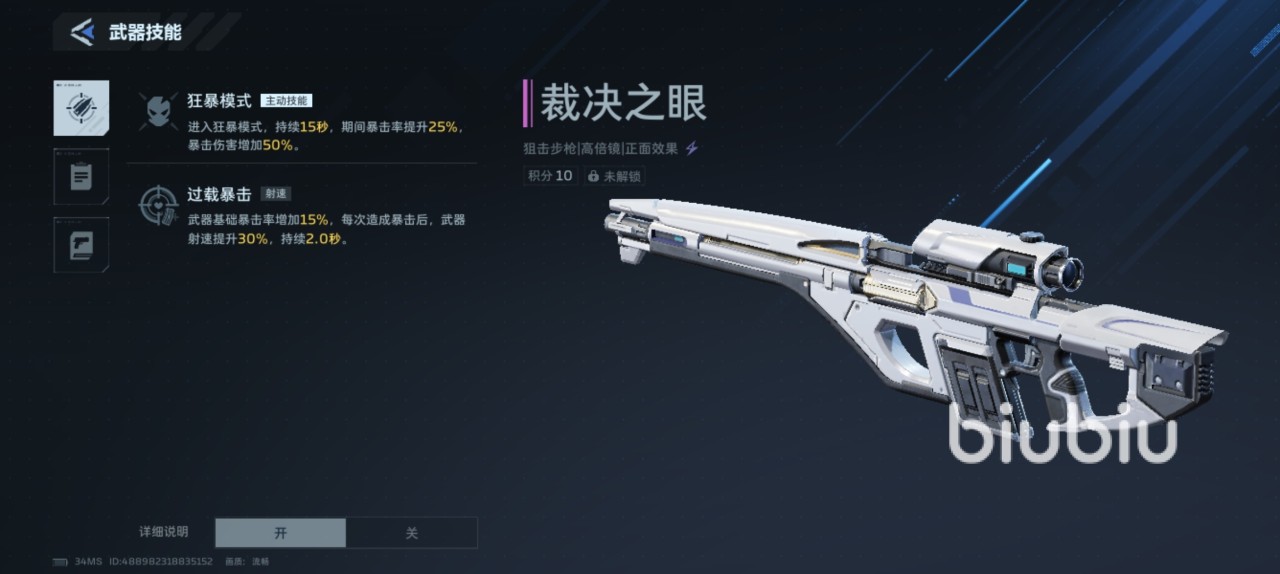Turn detailed description on with 开

(281, 533)
